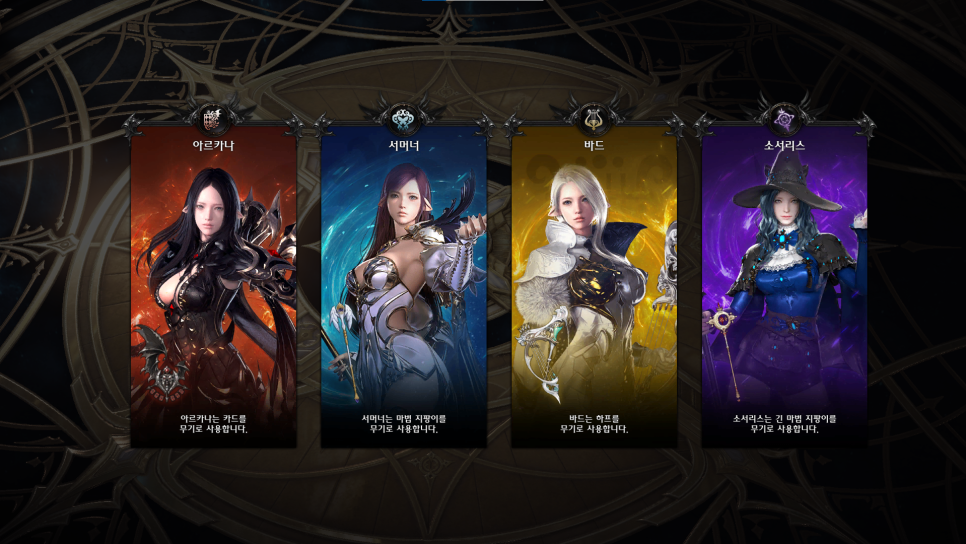
Task: Select the 소서리스 class card
Action: pos(784,290)
